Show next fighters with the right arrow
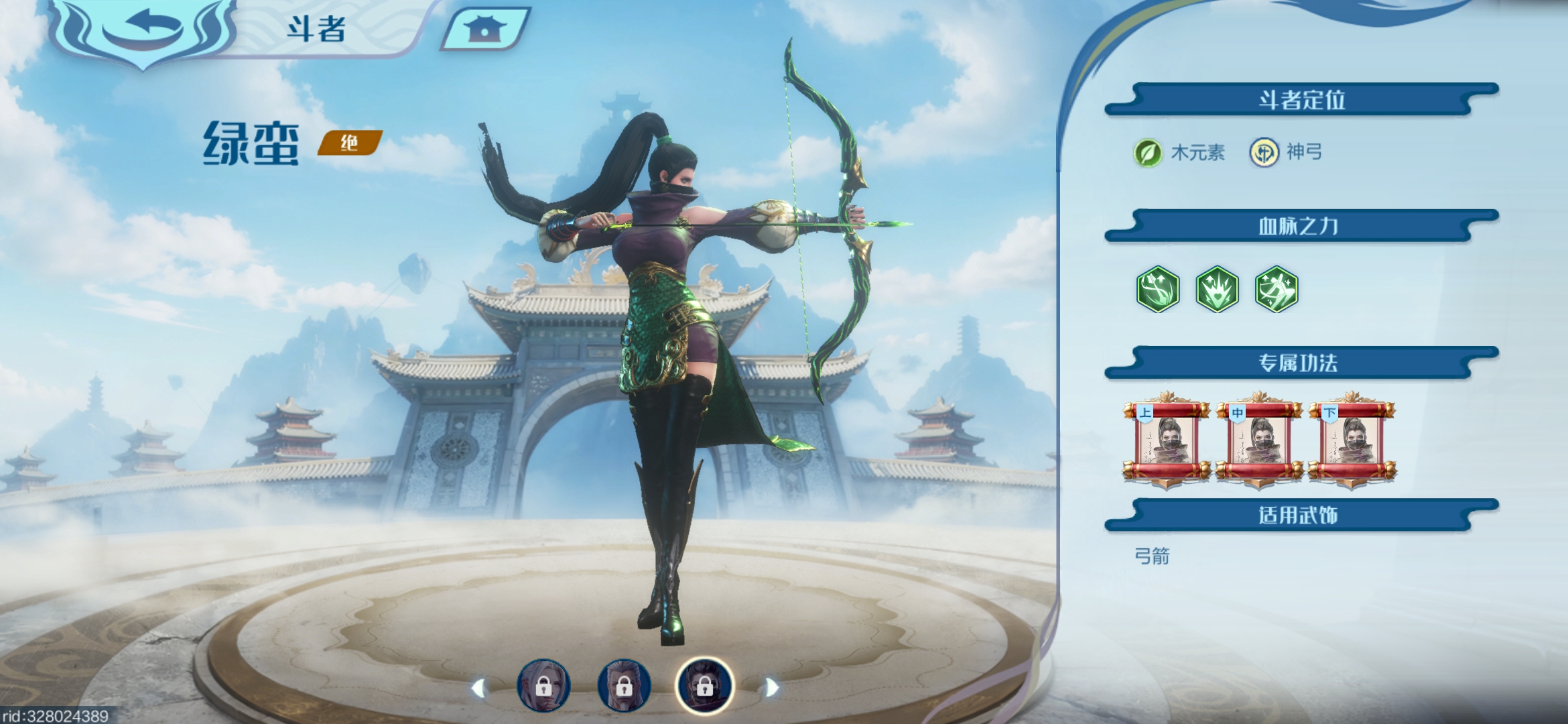This screenshot has width=1568, height=724. [x=771, y=688]
